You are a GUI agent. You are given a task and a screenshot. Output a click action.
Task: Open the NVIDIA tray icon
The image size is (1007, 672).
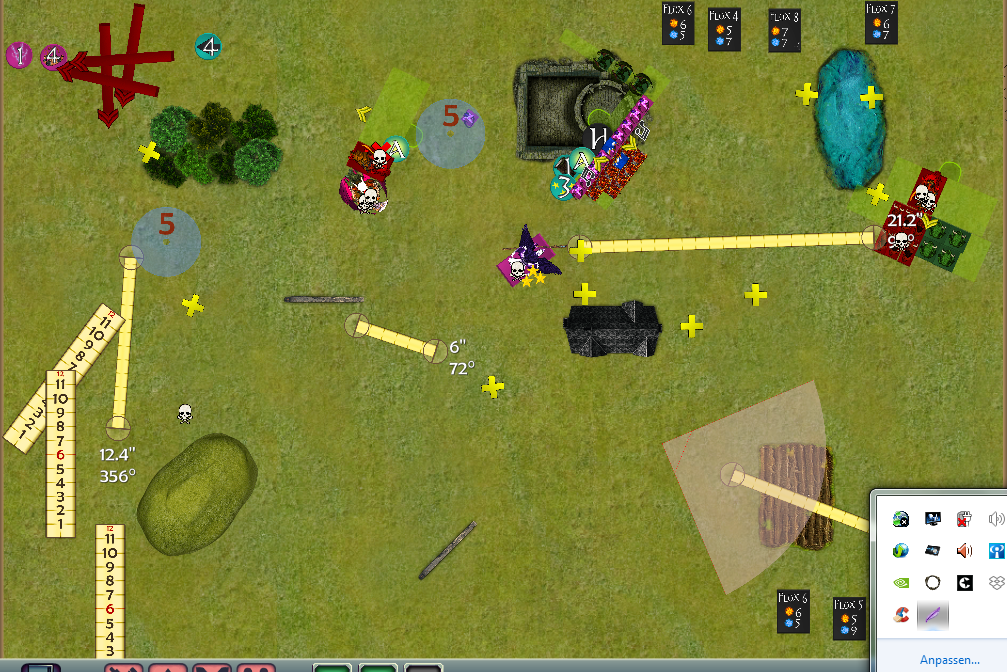click(901, 582)
